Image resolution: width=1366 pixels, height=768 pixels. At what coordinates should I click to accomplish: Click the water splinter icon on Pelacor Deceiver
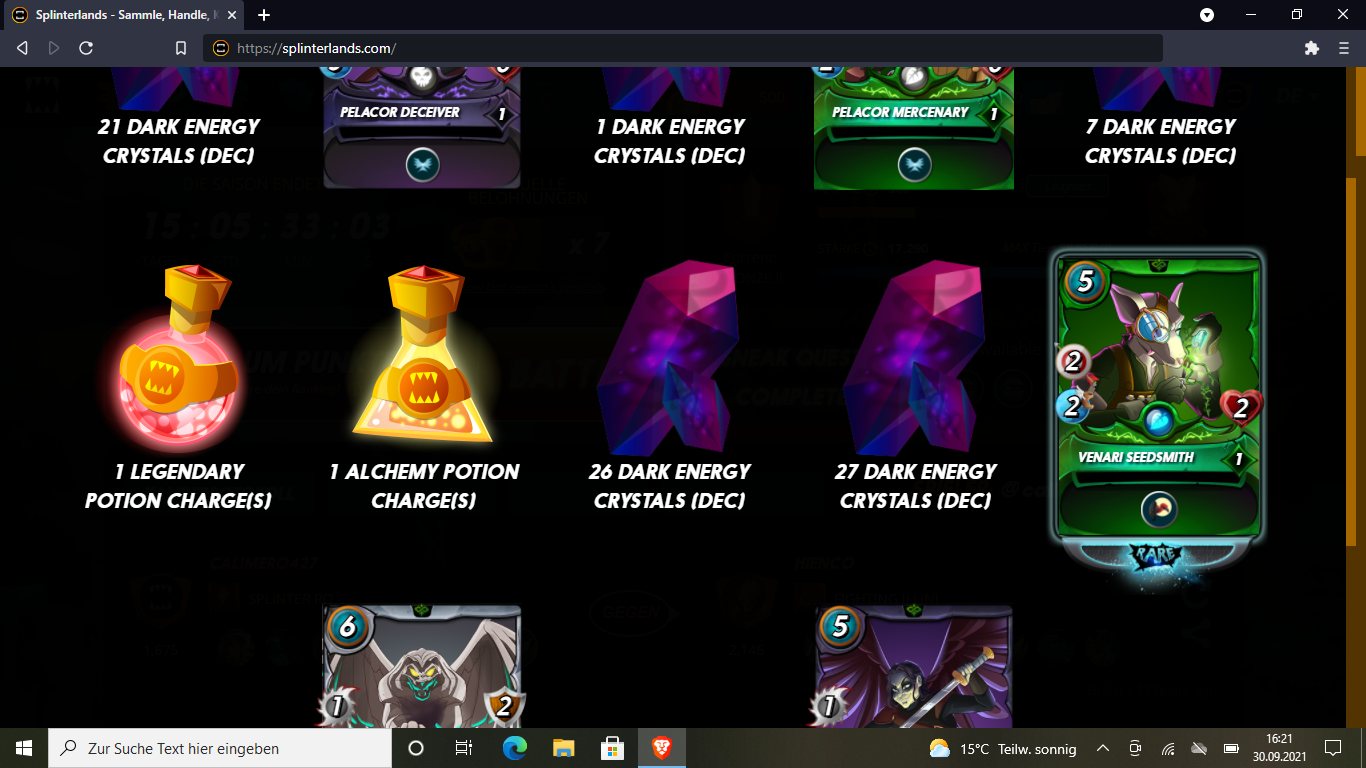tap(421, 167)
